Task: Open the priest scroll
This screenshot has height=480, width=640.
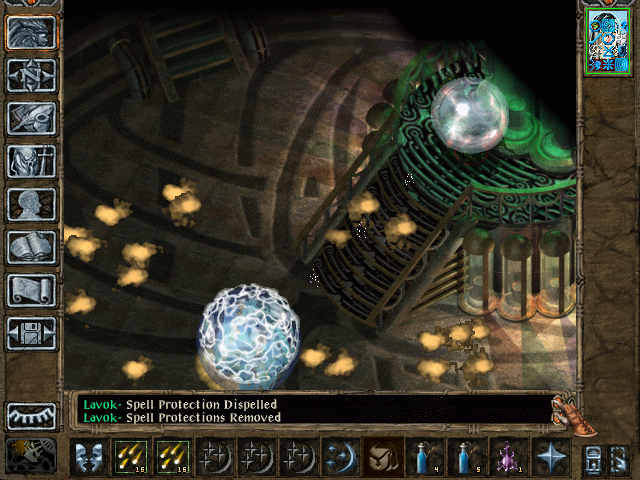Action: tap(31, 290)
